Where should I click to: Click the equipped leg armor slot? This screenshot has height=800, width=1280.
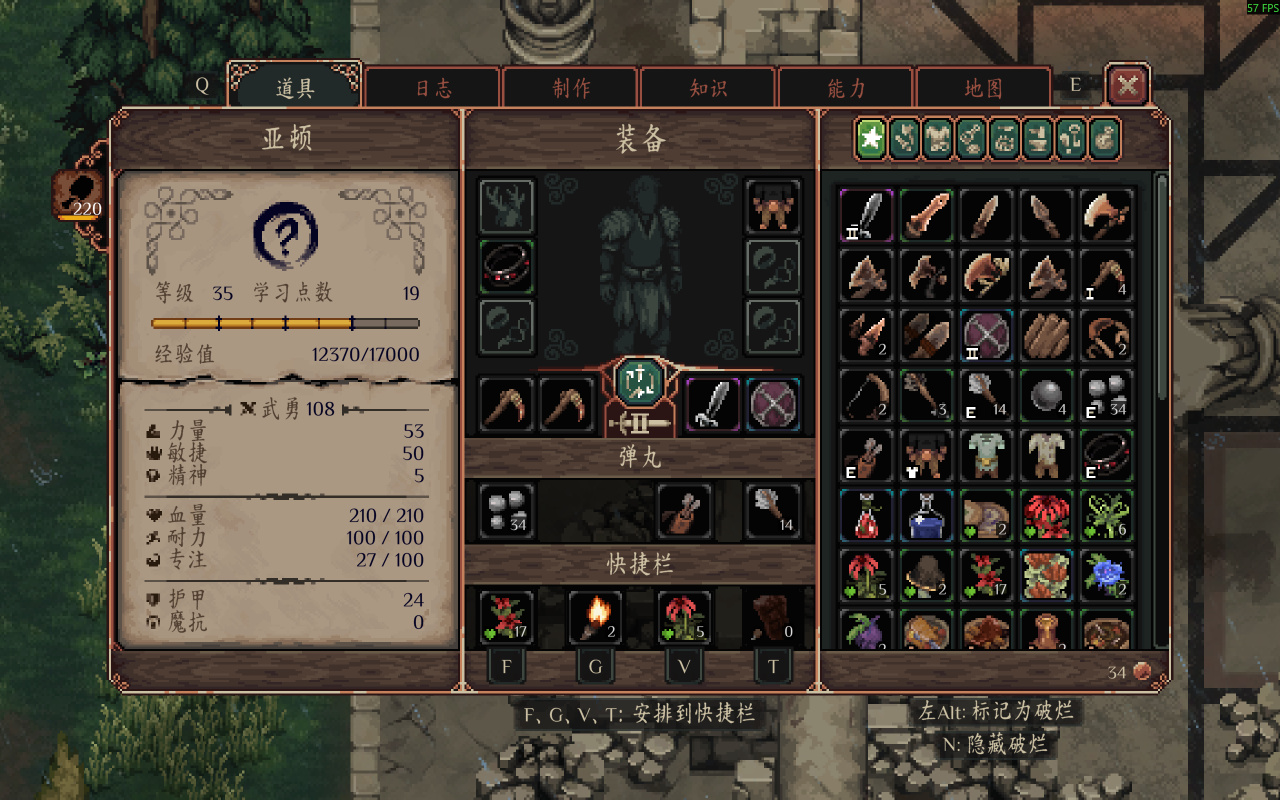774,207
